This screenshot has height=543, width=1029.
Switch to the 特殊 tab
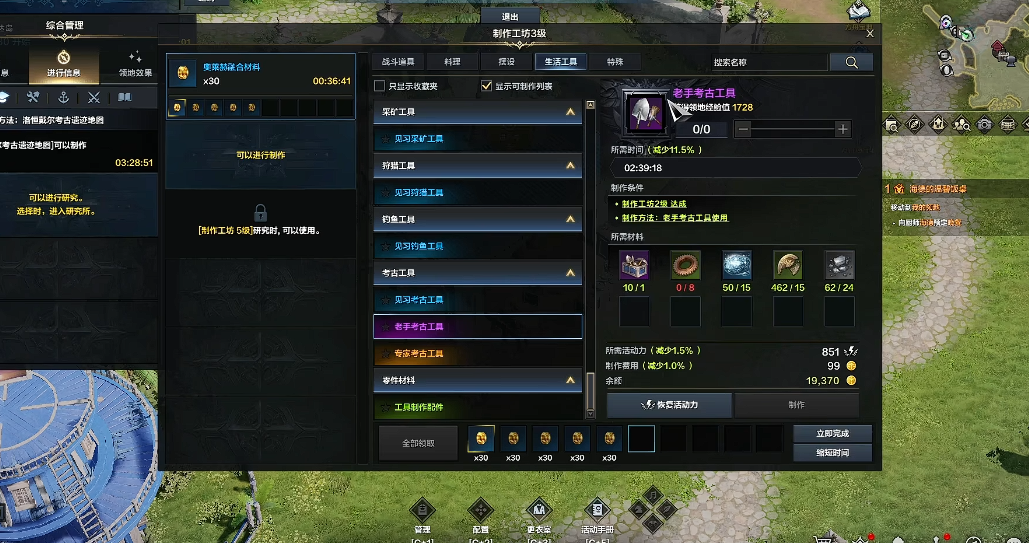tap(614, 62)
